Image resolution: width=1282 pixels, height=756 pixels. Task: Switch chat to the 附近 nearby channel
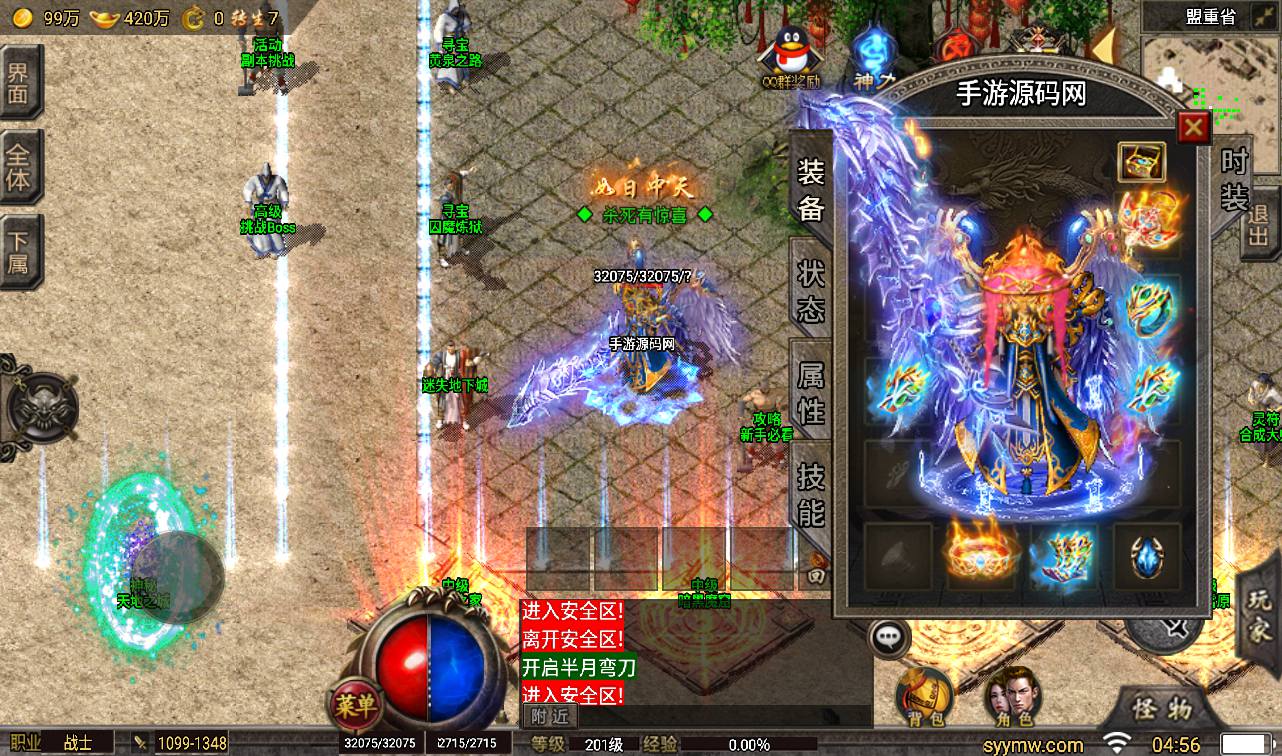point(549,716)
